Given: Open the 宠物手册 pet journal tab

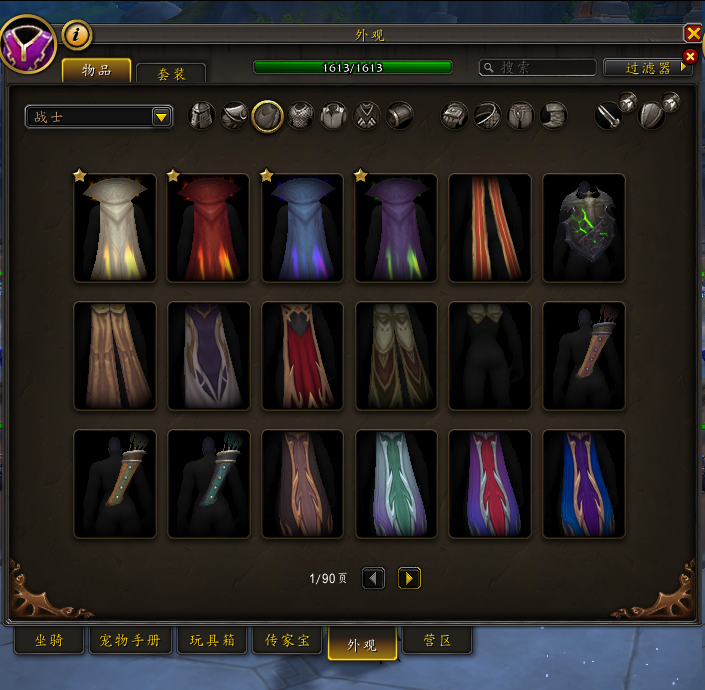Looking at the screenshot, I should (131, 641).
